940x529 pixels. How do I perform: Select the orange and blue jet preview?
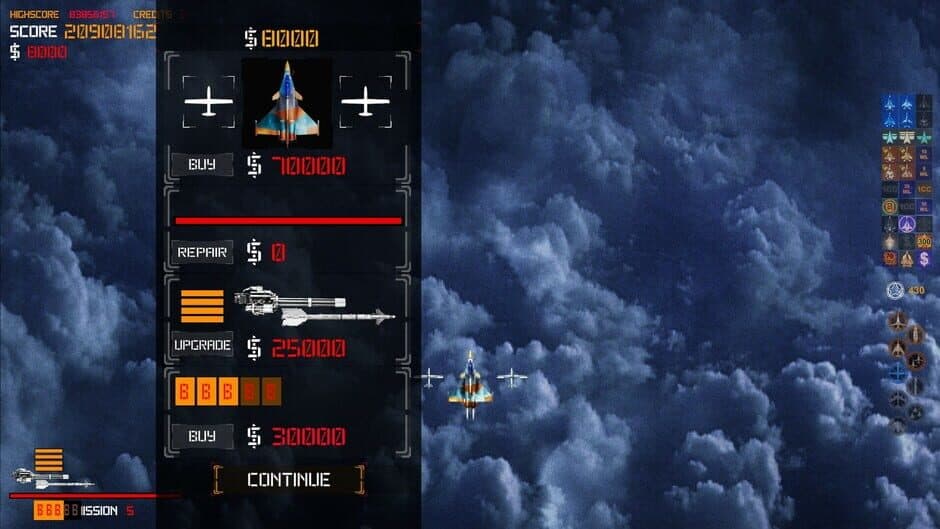pos(287,103)
